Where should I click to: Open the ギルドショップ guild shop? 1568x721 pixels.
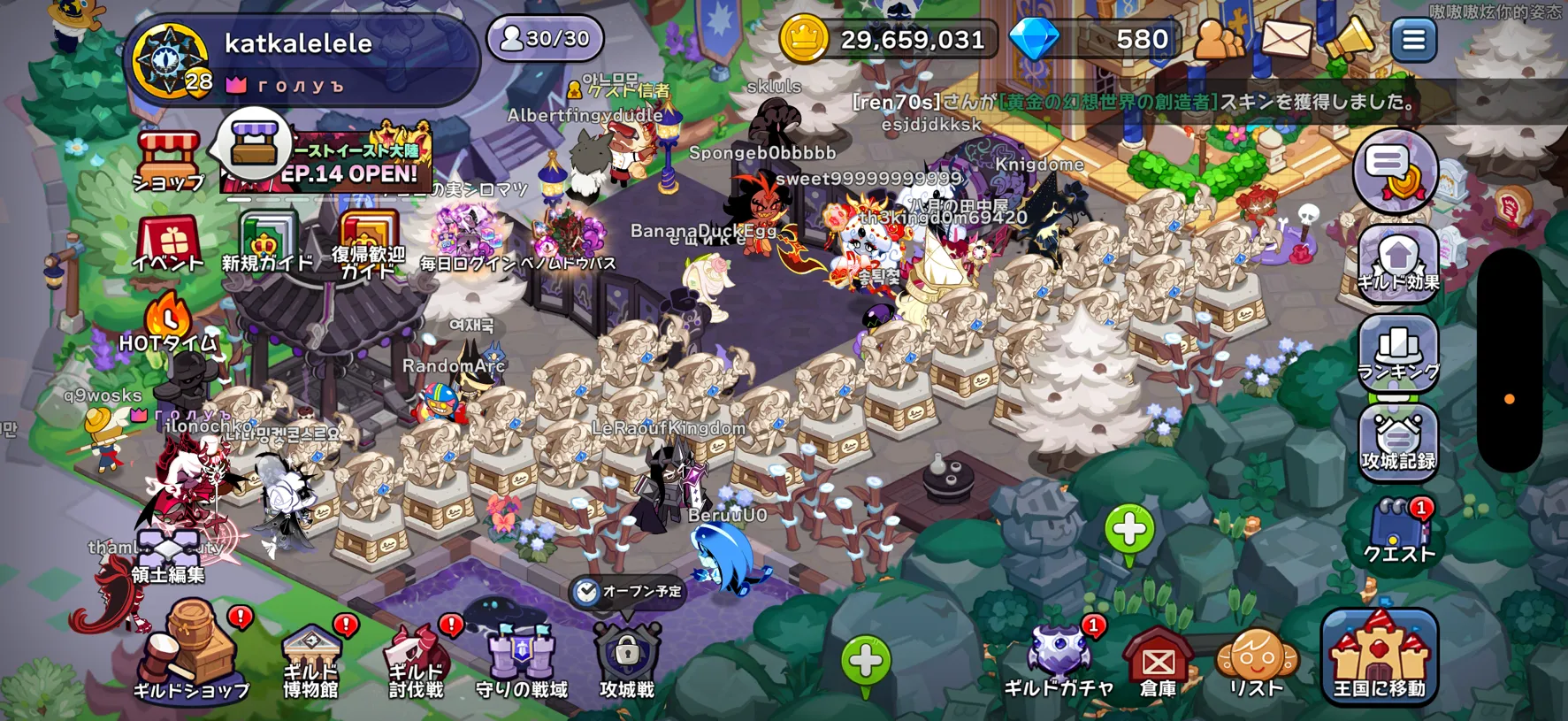coord(191,650)
